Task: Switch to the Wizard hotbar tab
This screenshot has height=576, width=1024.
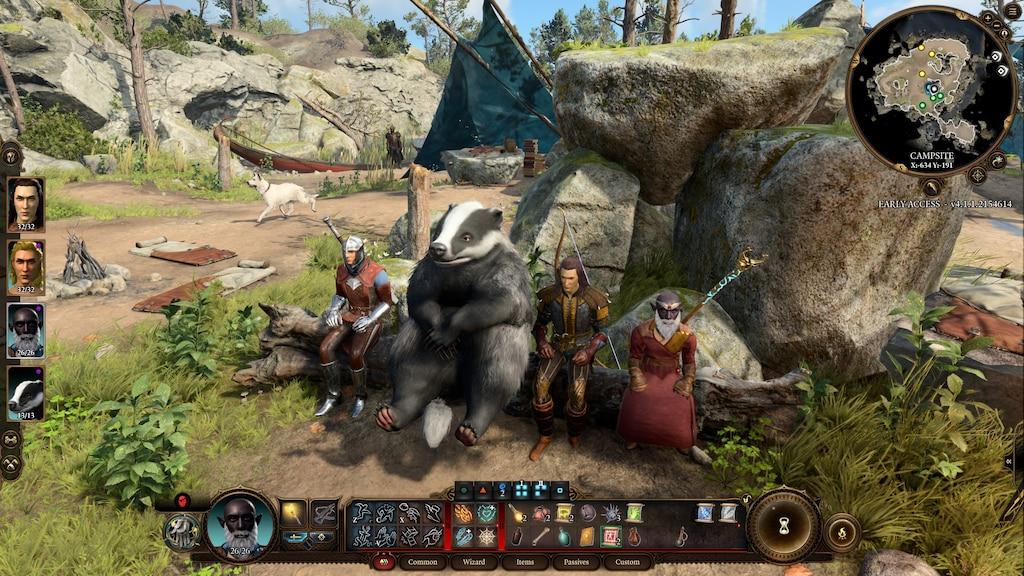Action: tap(474, 563)
